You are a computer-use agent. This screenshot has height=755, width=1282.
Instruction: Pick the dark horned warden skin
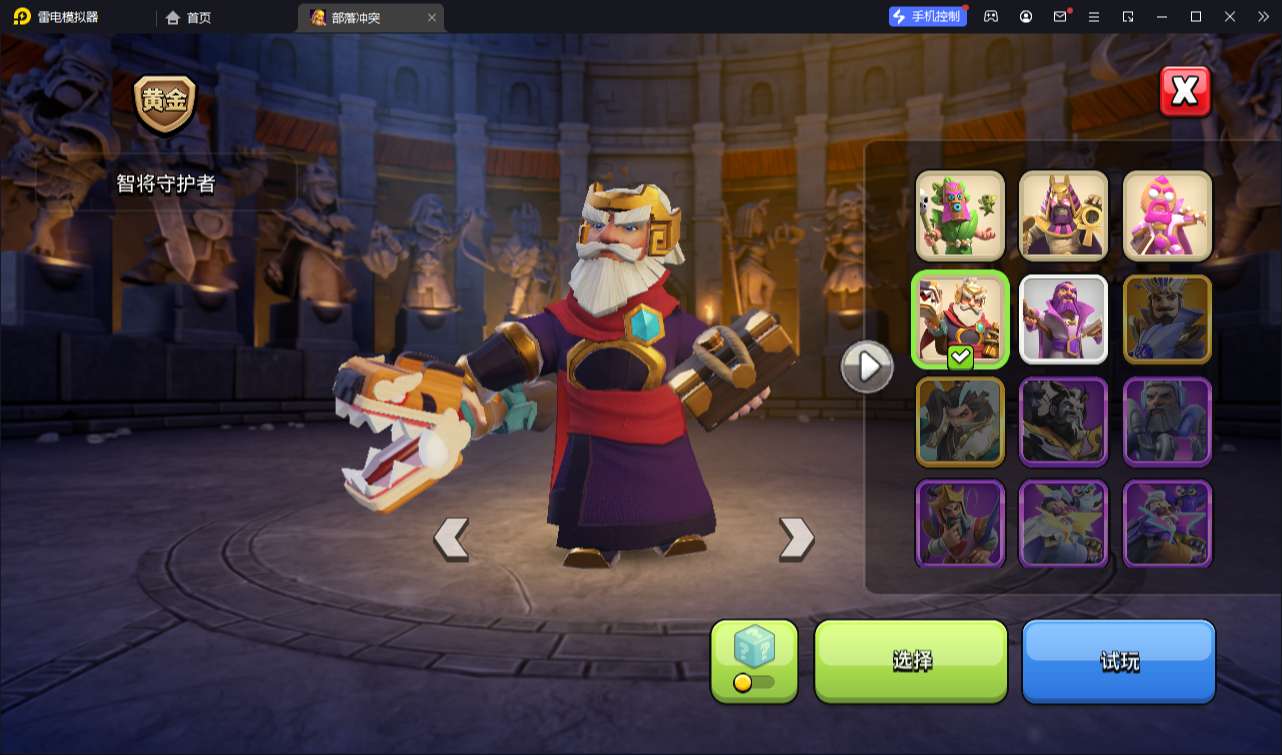tap(1063, 422)
